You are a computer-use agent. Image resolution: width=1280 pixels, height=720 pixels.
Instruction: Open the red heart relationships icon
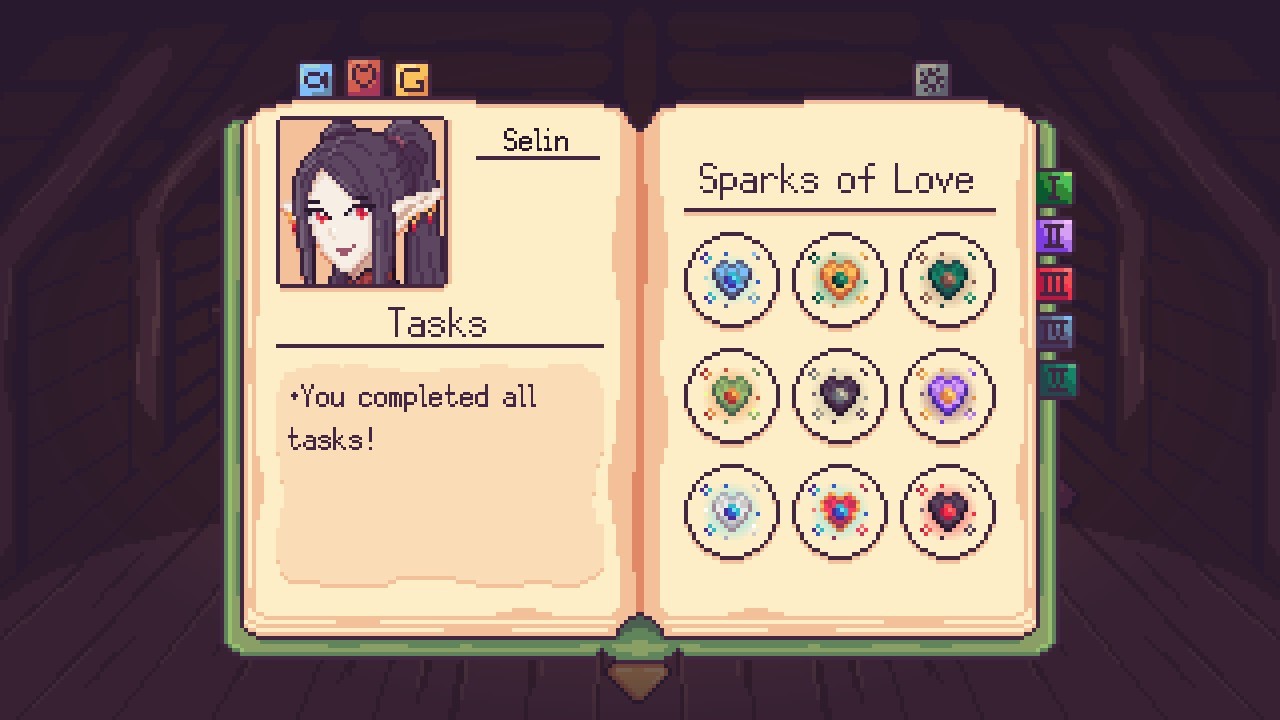coord(363,77)
